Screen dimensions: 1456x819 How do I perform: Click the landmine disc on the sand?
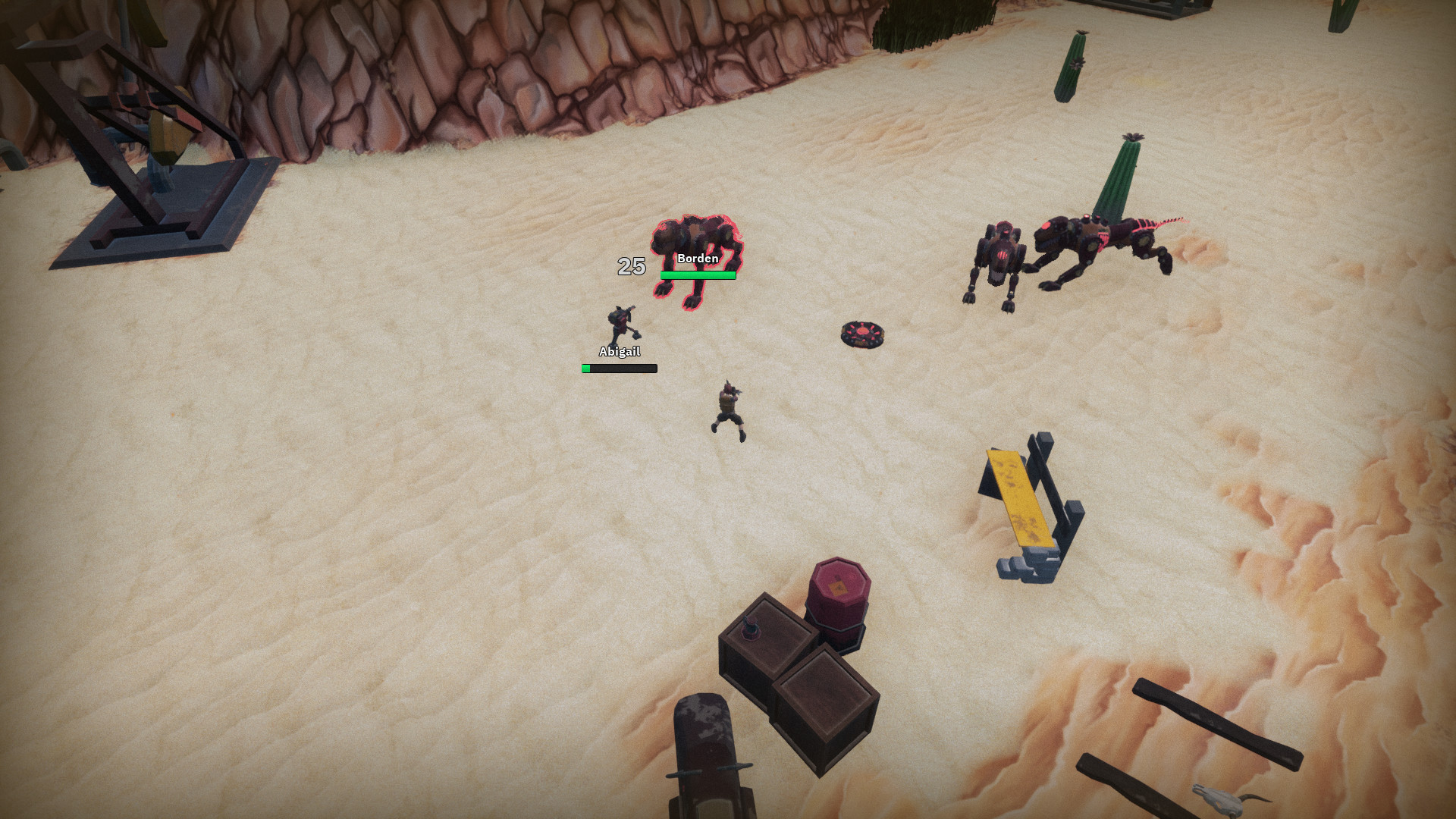(x=862, y=334)
